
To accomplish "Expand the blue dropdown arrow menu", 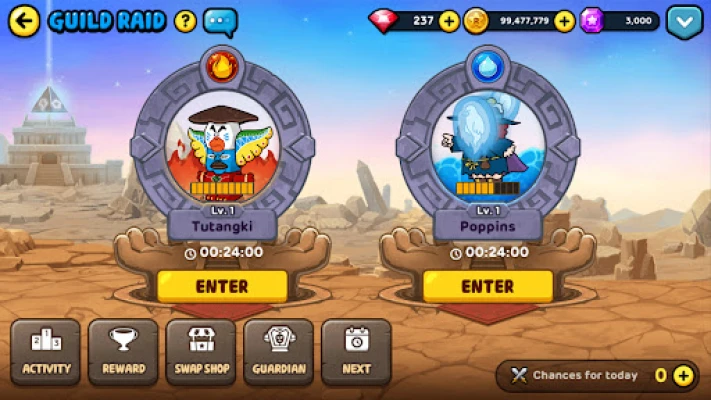I will pyautogui.click(x=685, y=21).
